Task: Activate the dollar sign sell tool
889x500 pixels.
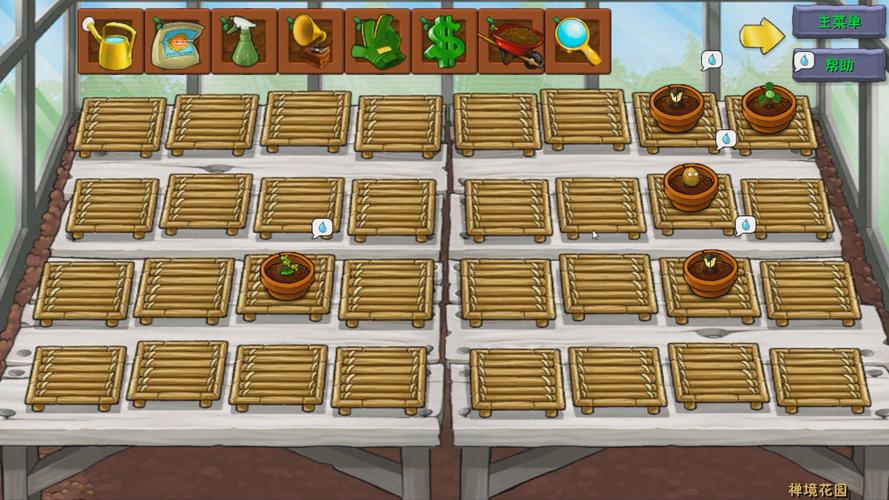Action: tap(444, 43)
